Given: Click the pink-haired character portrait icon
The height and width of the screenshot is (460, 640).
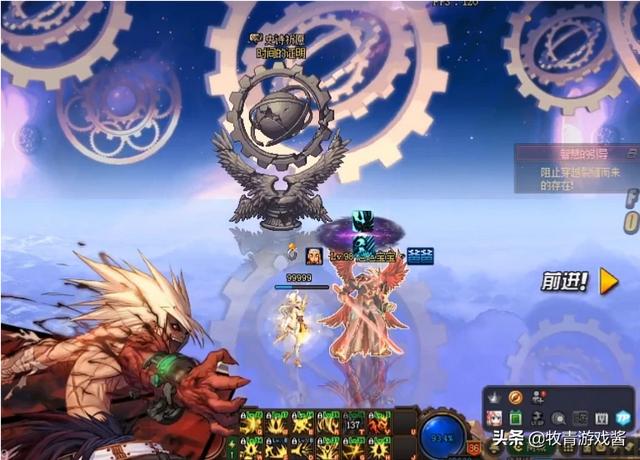Looking at the screenshot, I should (494, 418).
